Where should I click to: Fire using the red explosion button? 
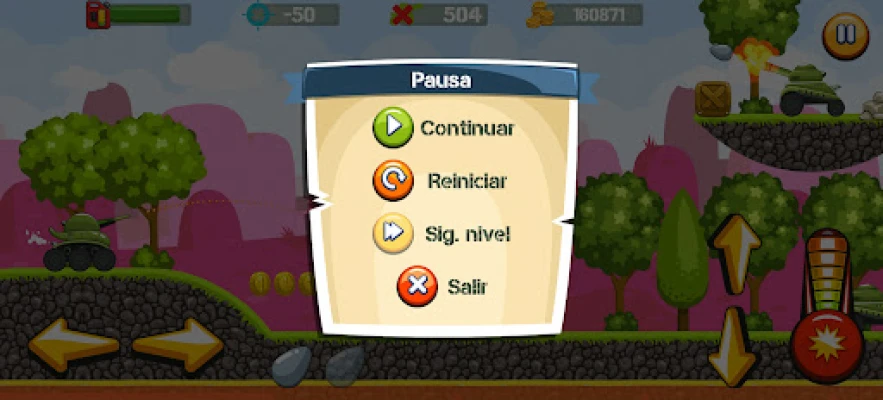(x=828, y=344)
